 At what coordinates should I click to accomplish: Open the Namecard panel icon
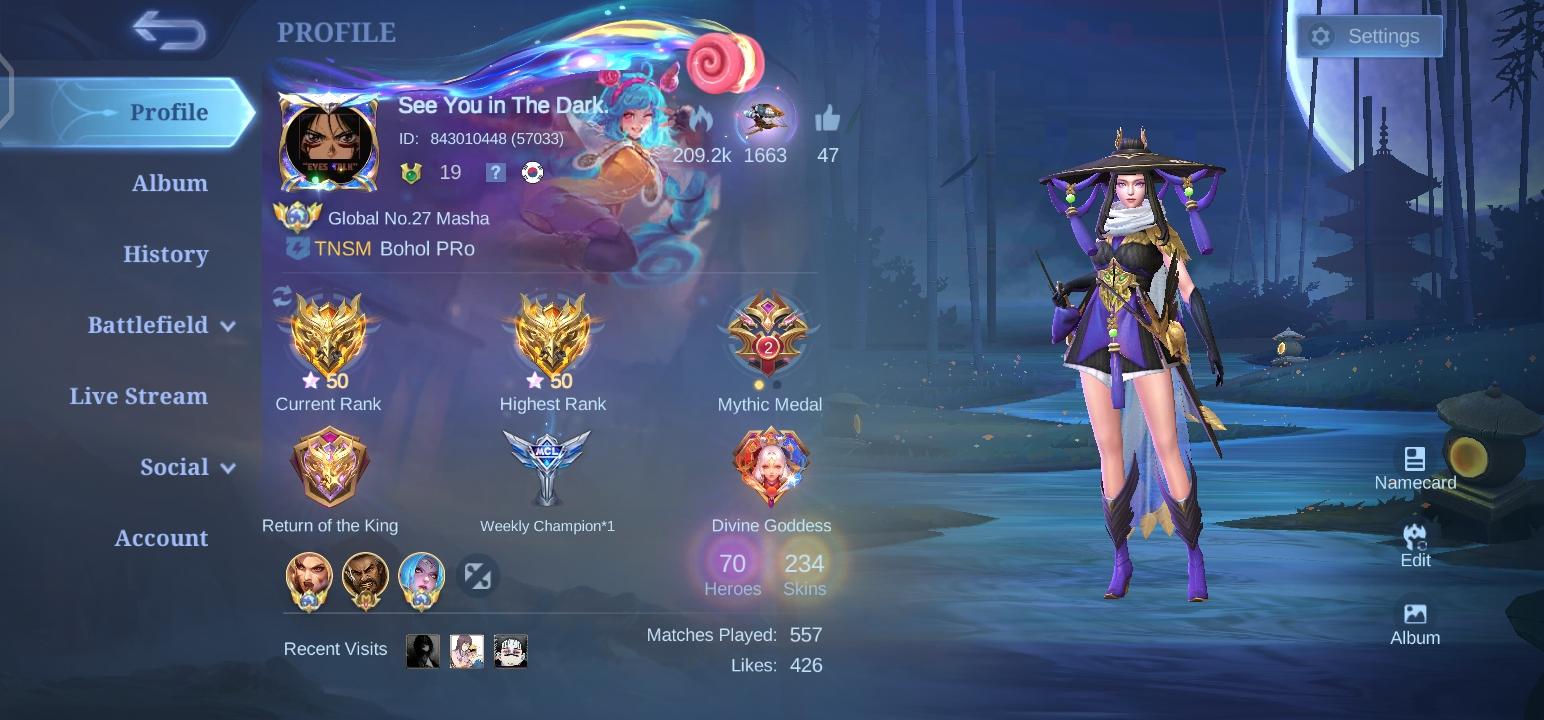coord(1415,460)
